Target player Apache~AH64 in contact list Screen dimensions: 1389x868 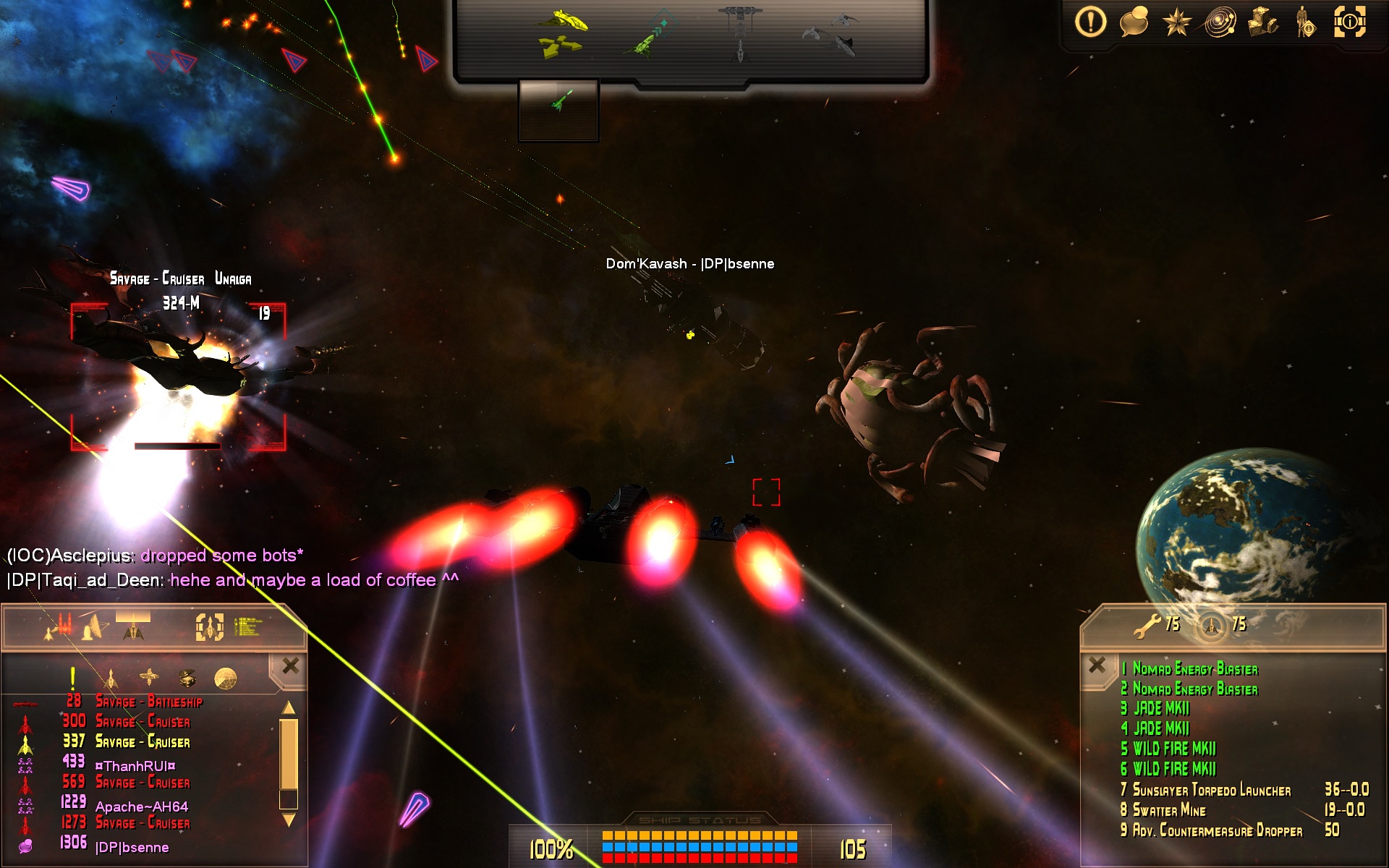coord(142,807)
